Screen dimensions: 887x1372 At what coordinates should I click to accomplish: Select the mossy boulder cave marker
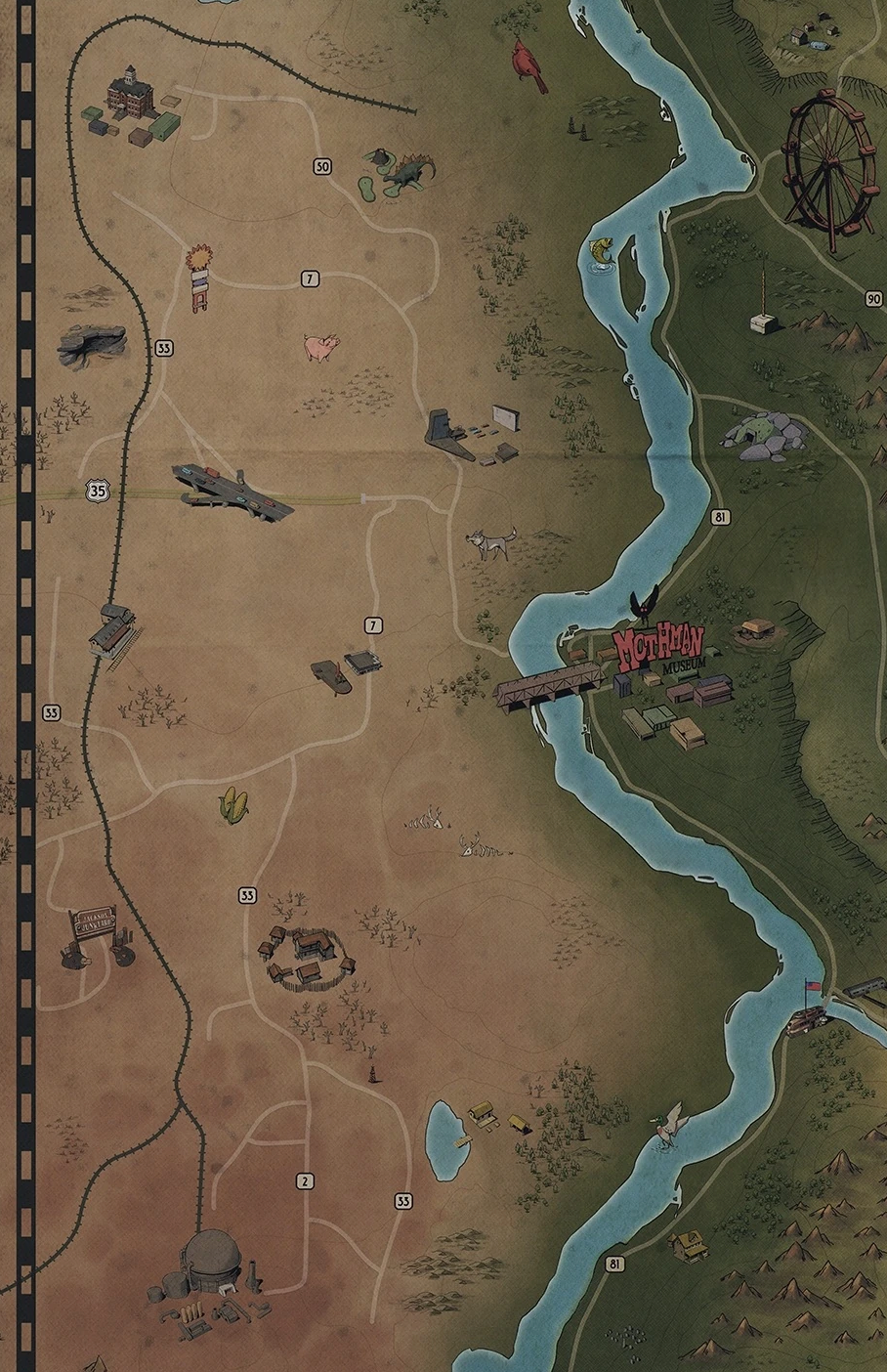(x=766, y=435)
